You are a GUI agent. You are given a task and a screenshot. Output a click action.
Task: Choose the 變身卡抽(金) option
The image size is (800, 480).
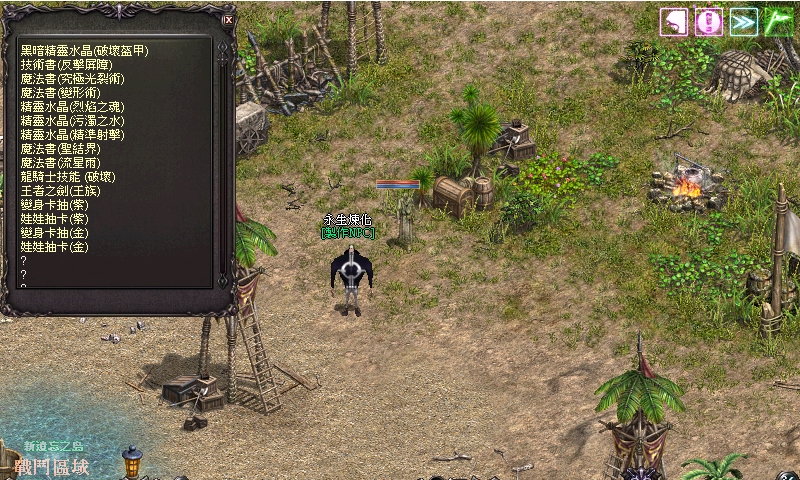click(x=54, y=232)
